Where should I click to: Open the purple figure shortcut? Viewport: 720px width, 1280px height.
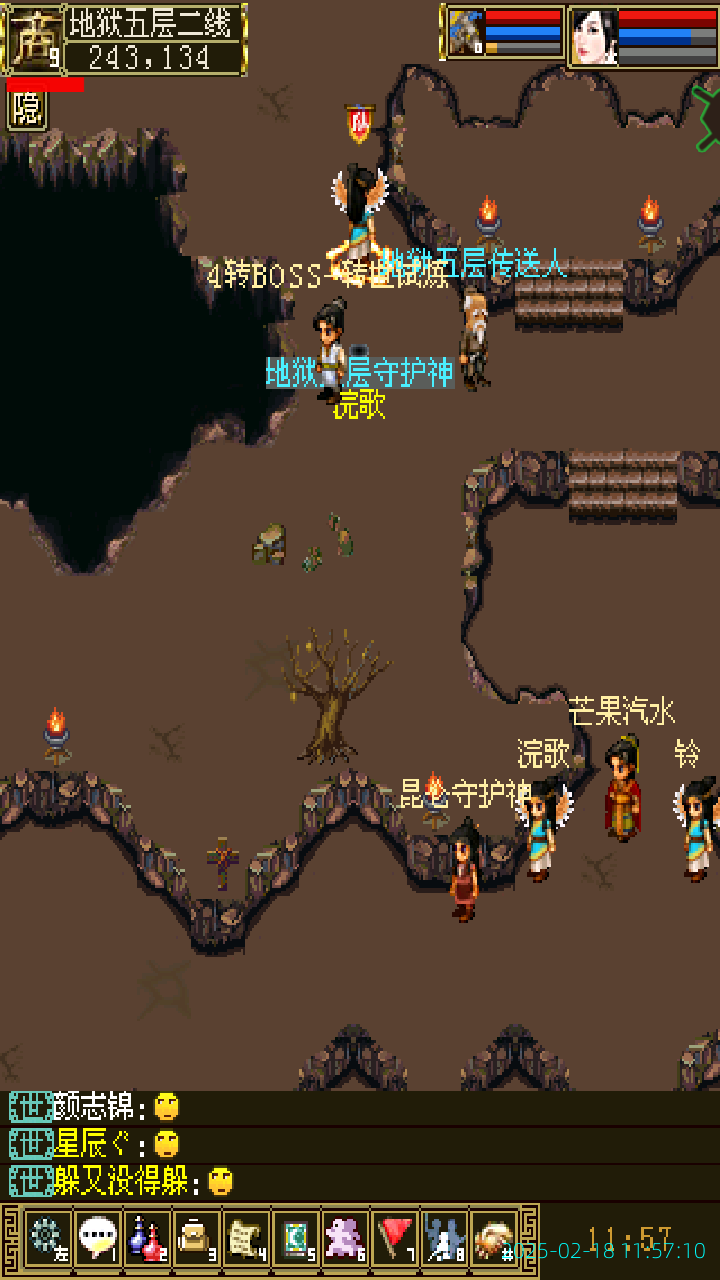pos(345,1240)
